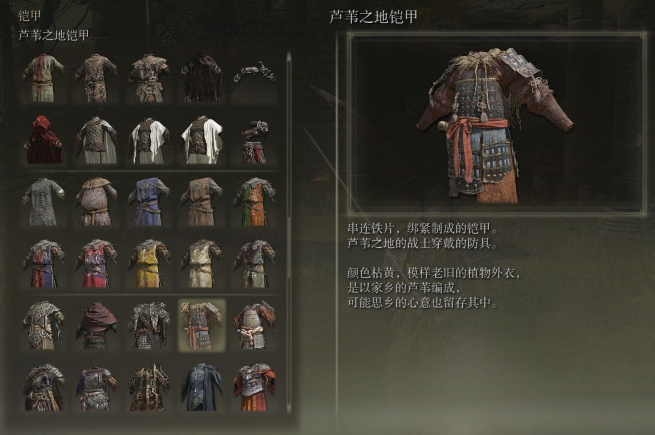Pick the yellow tabard chest armor
The height and width of the screenshot is (435, 655).
click(x=149, y=263)
